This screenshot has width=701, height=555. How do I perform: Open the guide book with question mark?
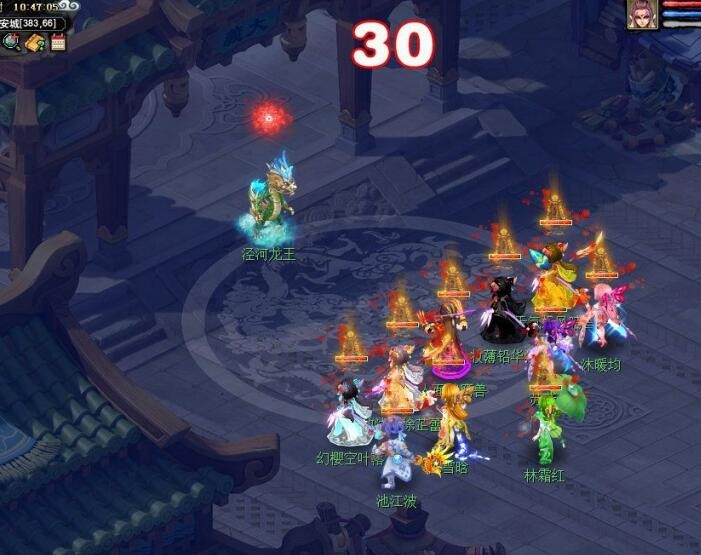(35, 42)
